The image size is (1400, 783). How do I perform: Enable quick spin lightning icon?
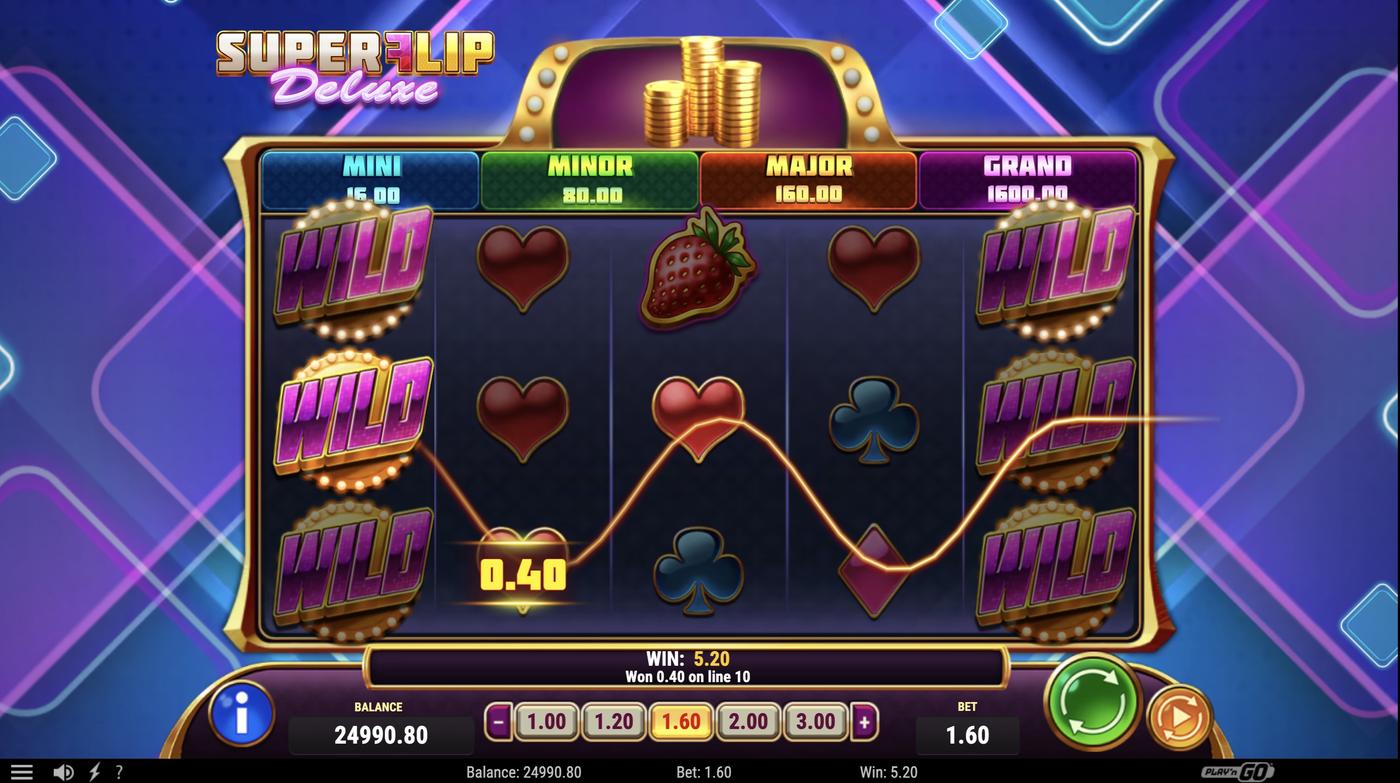point(95,771)
